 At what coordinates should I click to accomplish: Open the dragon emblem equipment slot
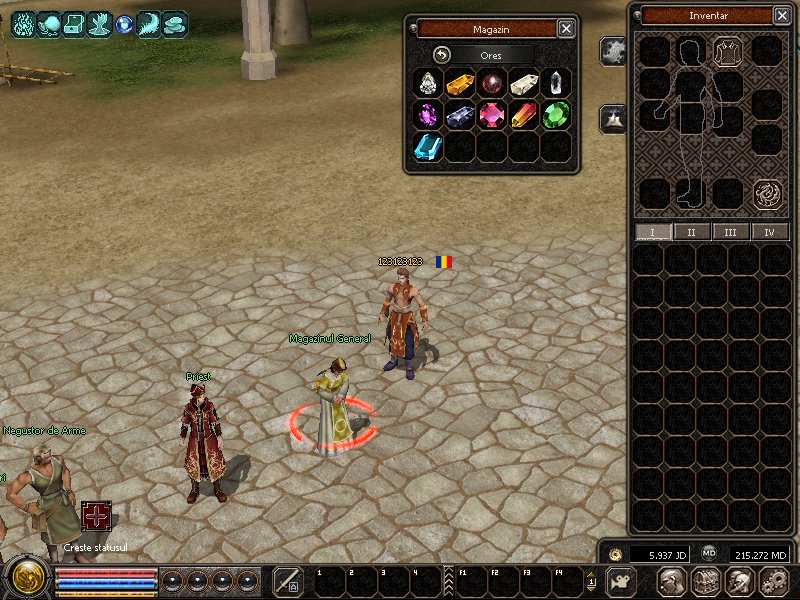tap(767, 193)
